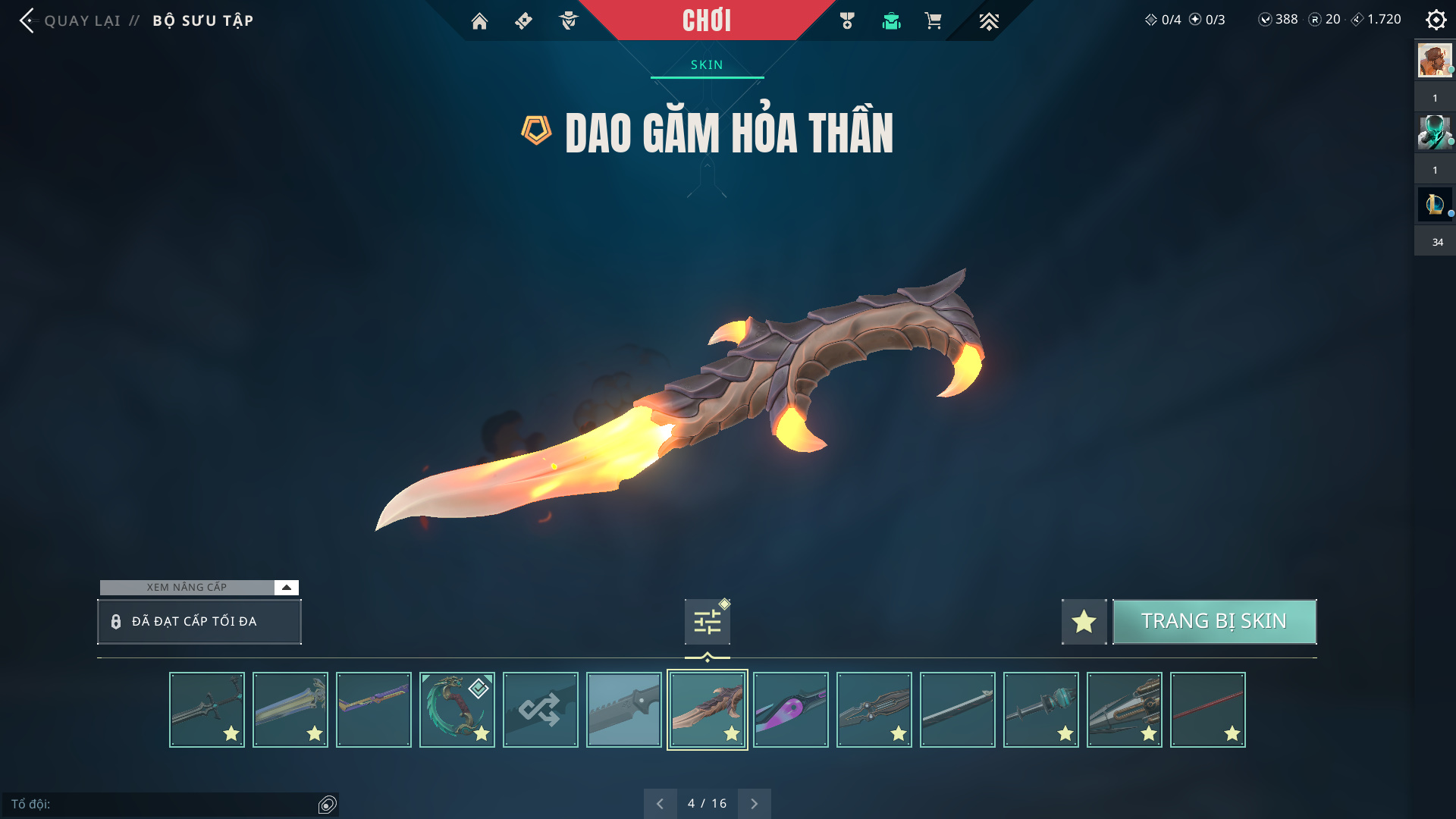This screenshot has height=819, width=1456.
Task: Expand the Xem Nâng Cấp upgrades panel
Action: click(286, 587)
